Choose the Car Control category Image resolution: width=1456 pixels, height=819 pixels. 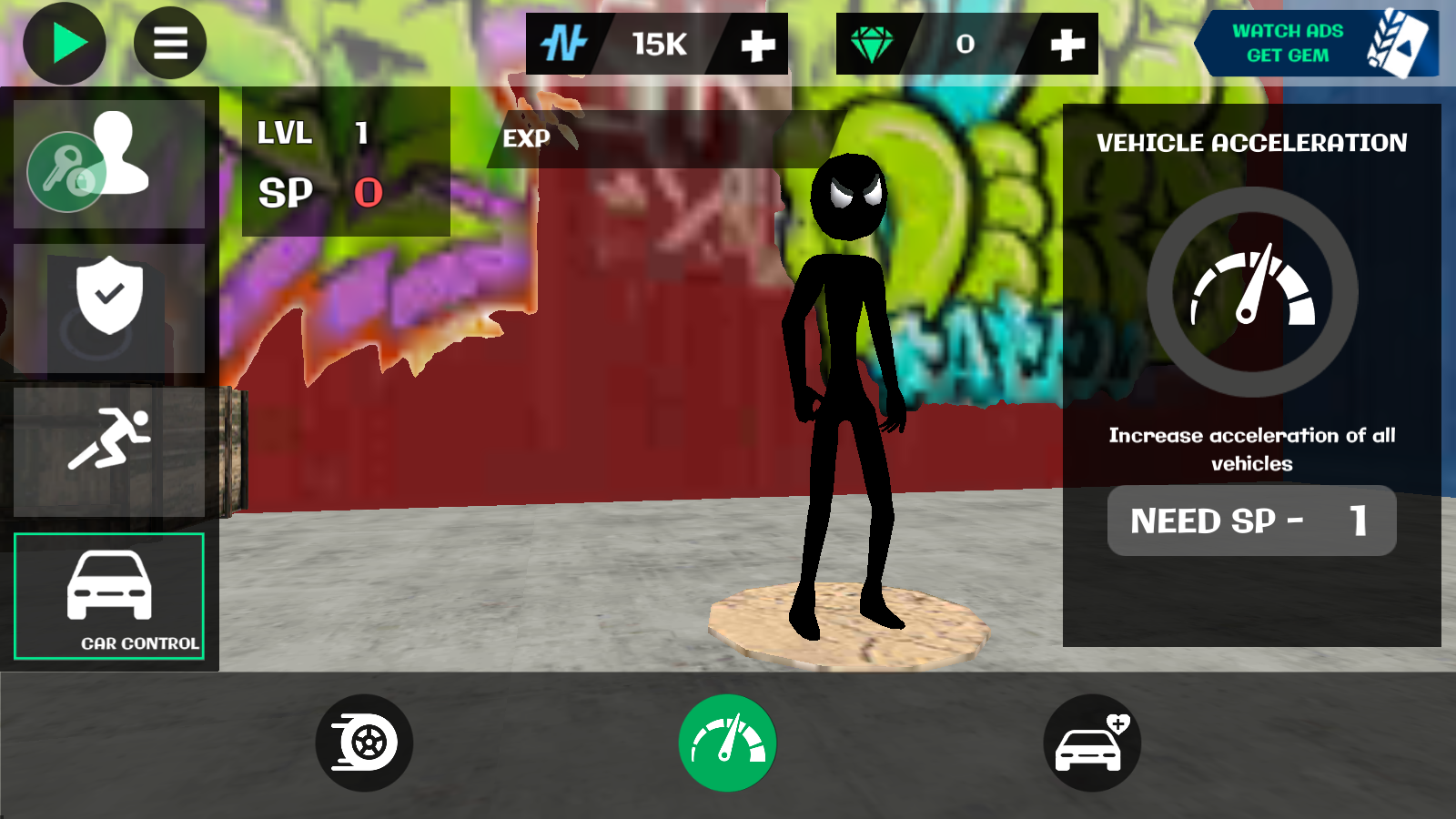pyautogui.click(x=109, y=596)
